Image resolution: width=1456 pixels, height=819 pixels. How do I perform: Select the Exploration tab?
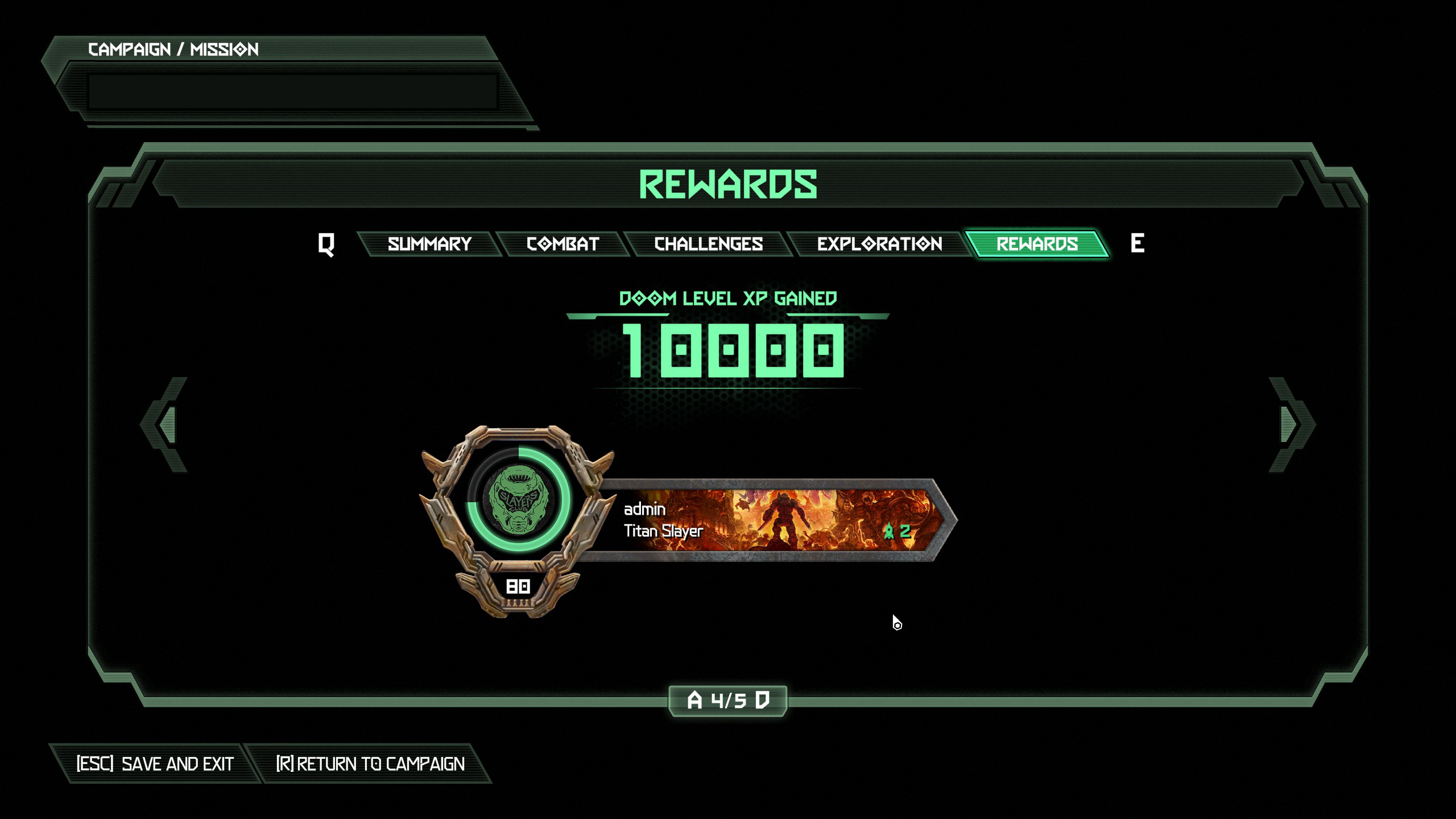tap(879, 244)
